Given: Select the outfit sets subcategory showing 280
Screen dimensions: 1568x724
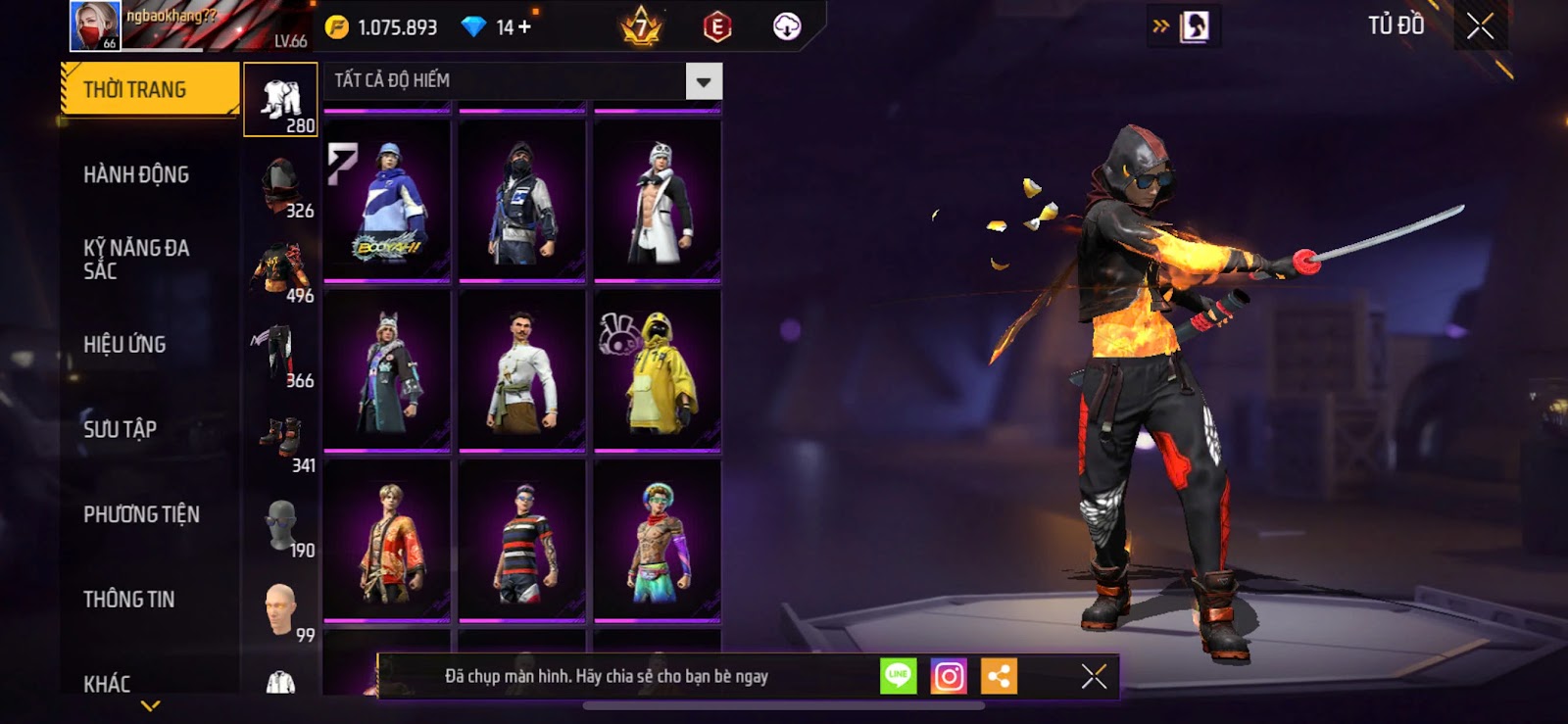Looking at the screenshot, I should pos(280,100).
